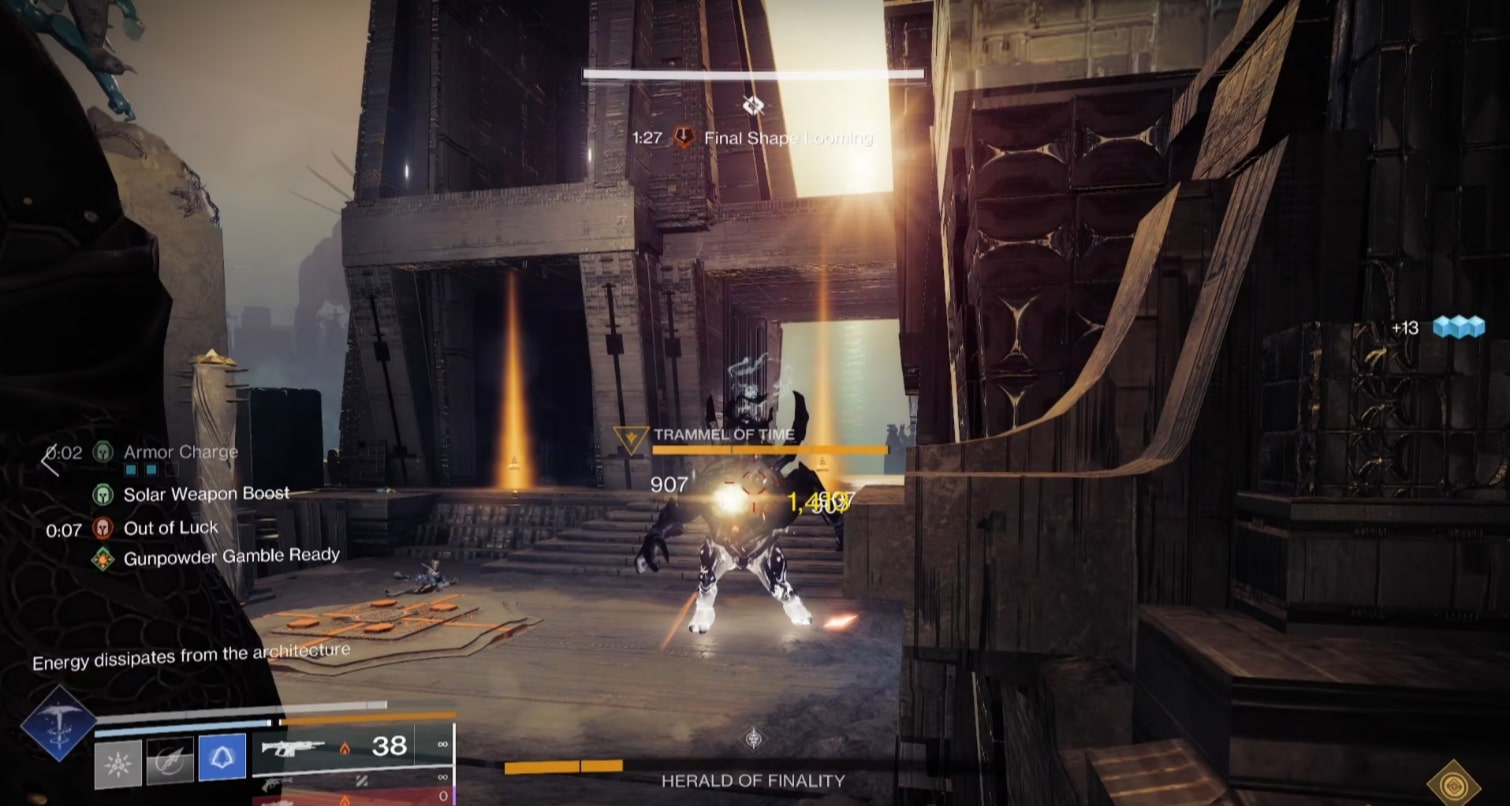Select the blue cubes loot pickup icon
The width and height of the screenshot is (1510, 806).
1458,327
